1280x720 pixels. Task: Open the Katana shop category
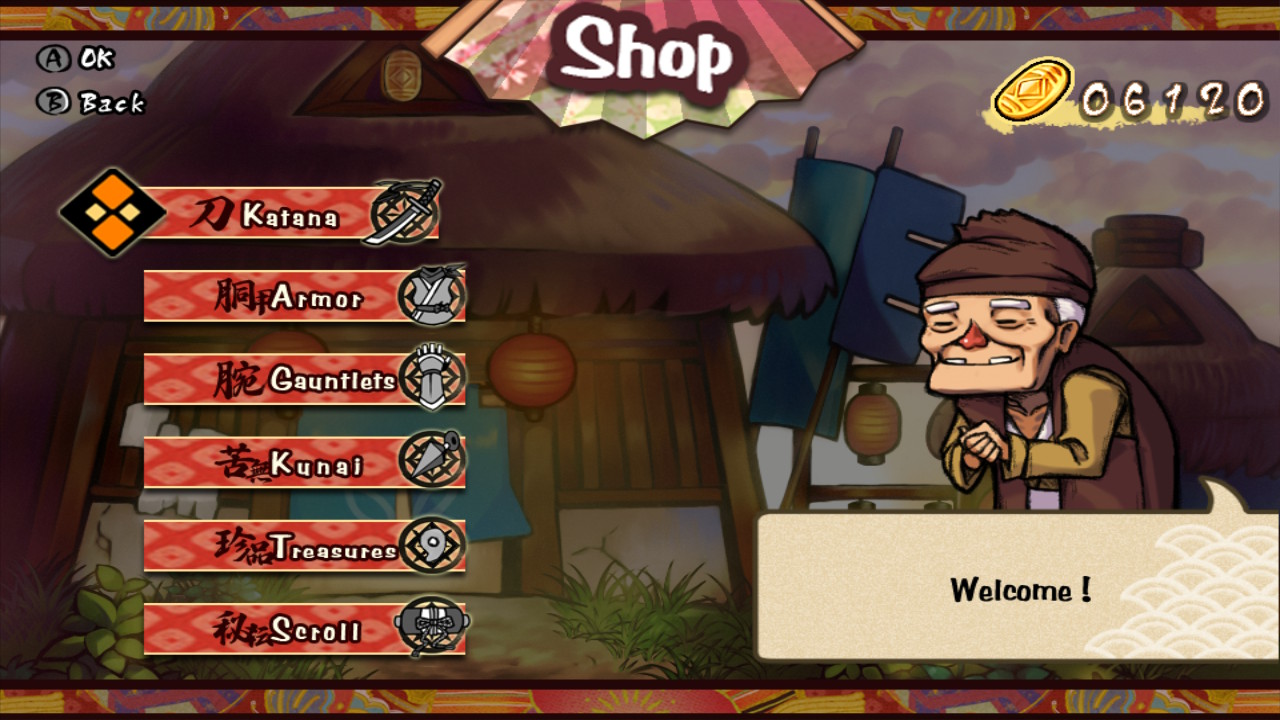[x=290, y=212]
